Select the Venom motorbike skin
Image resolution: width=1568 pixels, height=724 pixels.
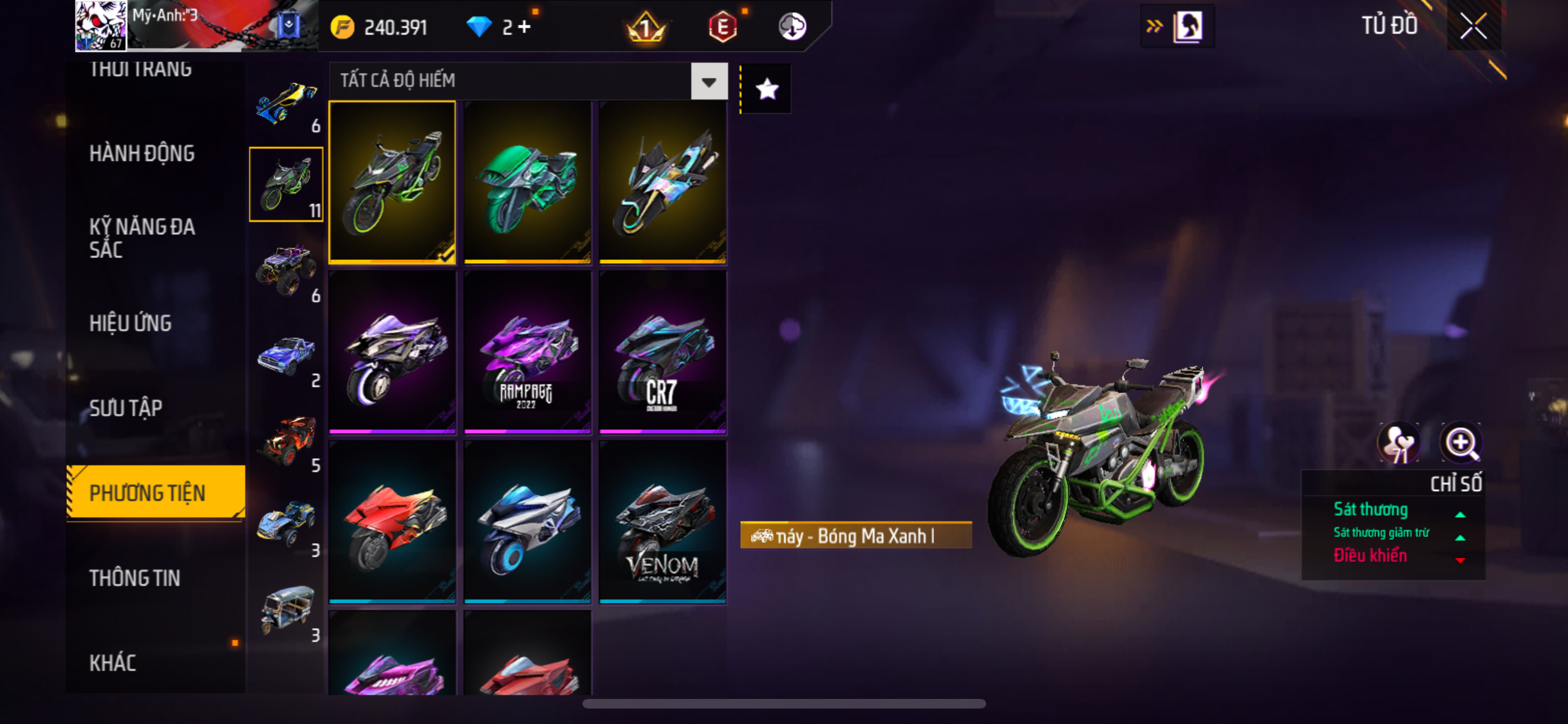(x=662, y=522)
